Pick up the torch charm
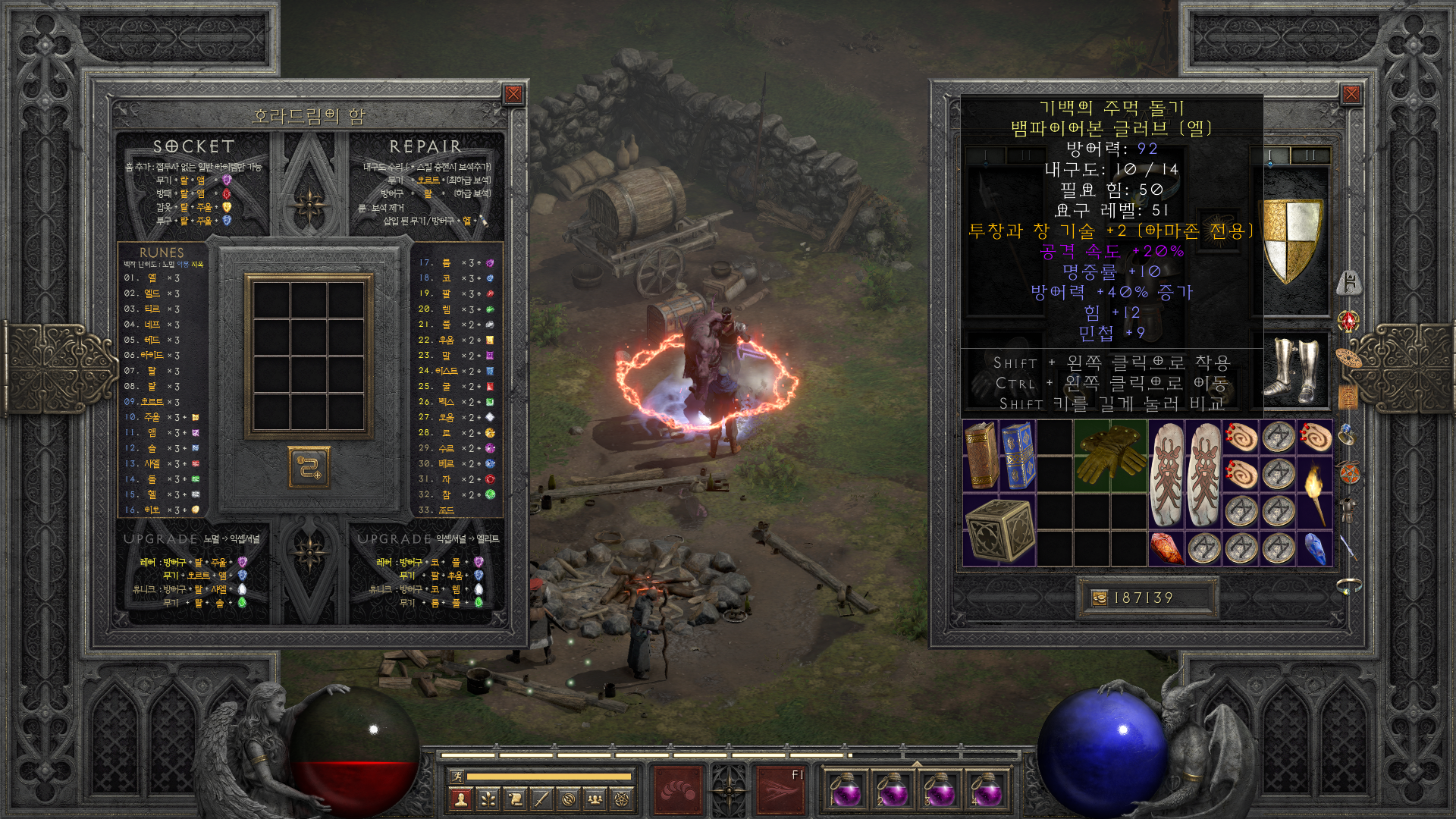Image resolution: width=1456 pixels, height=819 pixels. pyautogui.click(x=1314, y=491)
